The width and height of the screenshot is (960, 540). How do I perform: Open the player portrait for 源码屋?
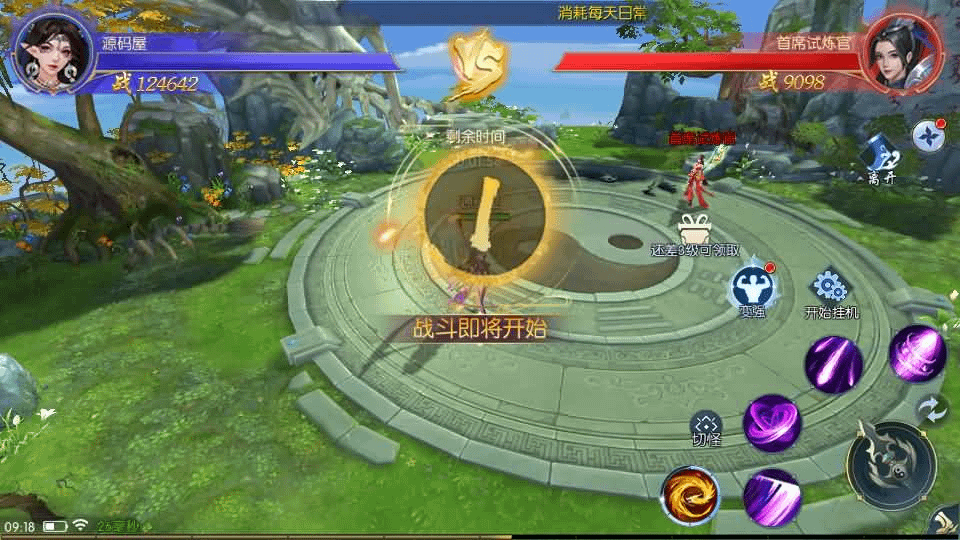click(54, 54)
